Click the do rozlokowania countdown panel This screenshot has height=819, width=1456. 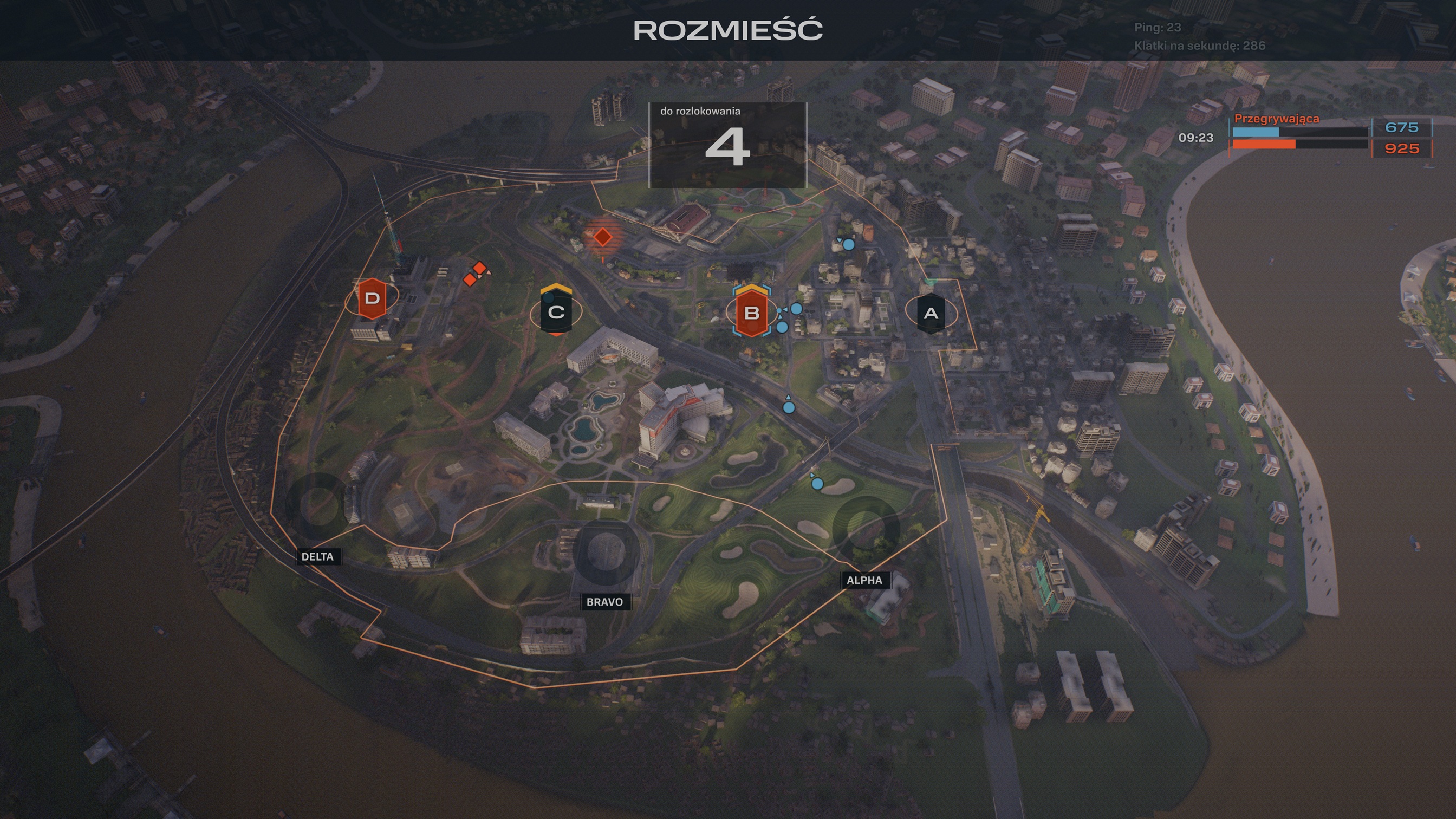728,144
